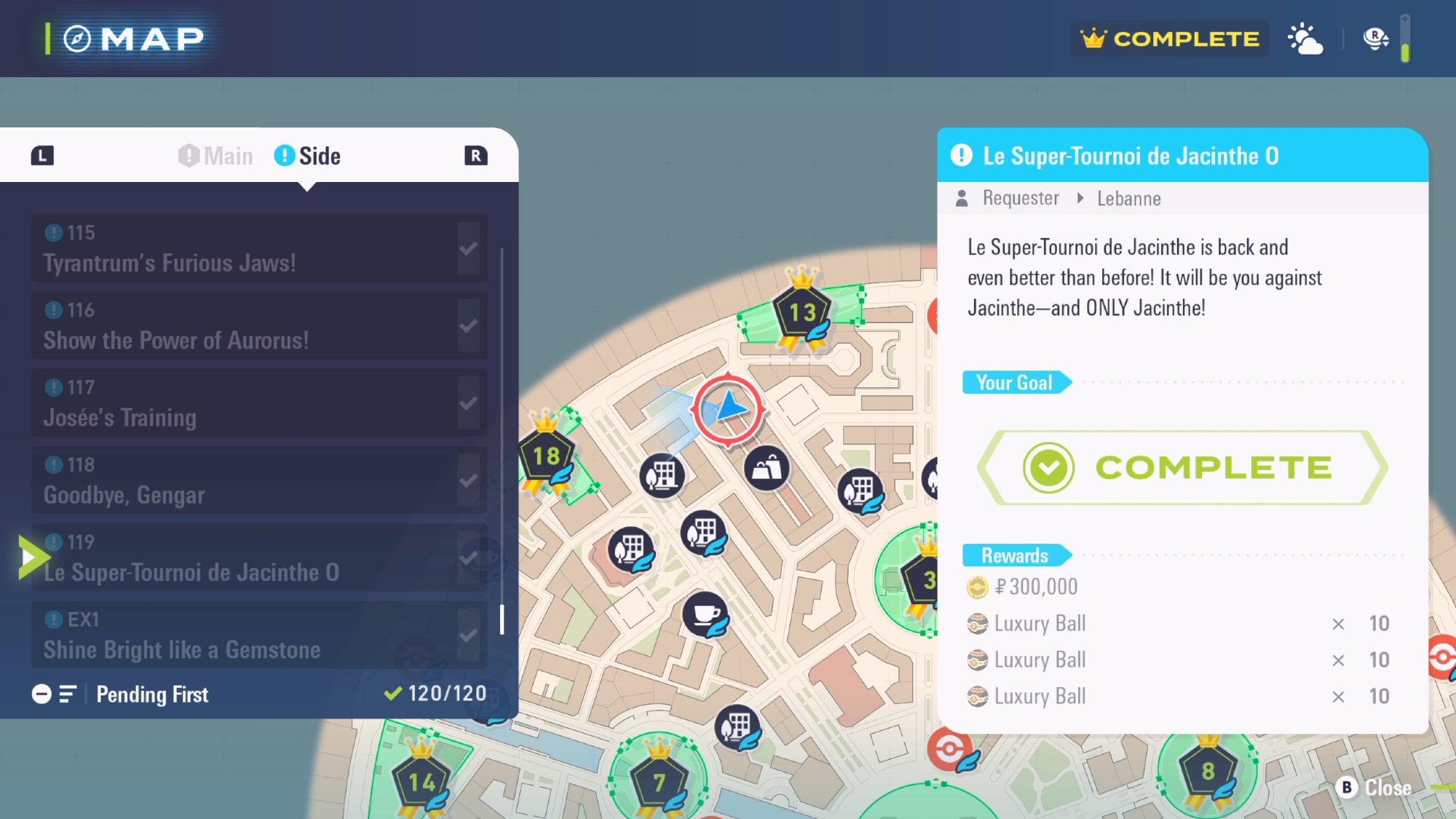Select wild zone 13 map marker
The image size is (1456, 819).
802,313
